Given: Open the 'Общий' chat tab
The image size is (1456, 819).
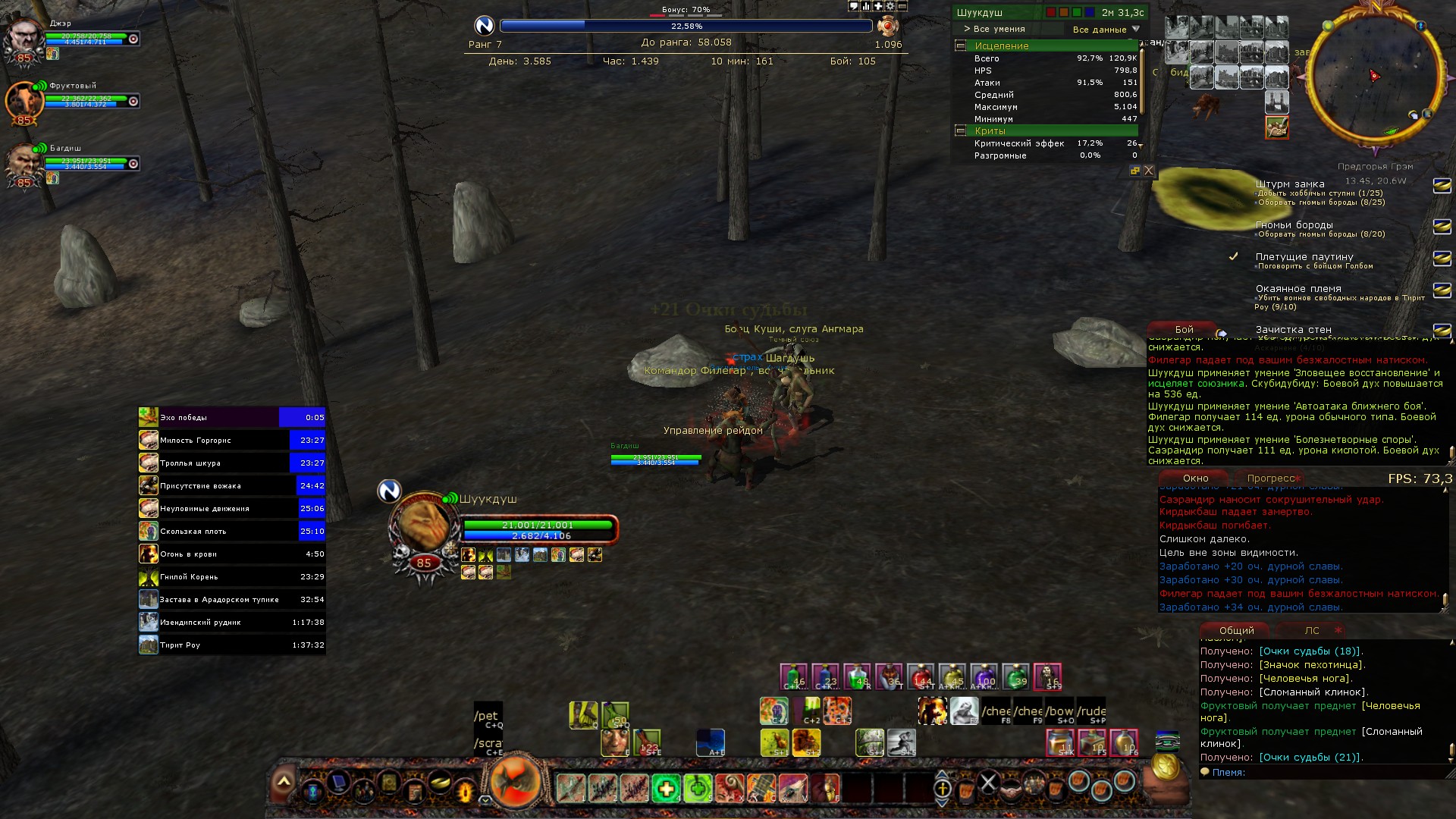Looking at the screenshot, I should (x=1236, y=631).
